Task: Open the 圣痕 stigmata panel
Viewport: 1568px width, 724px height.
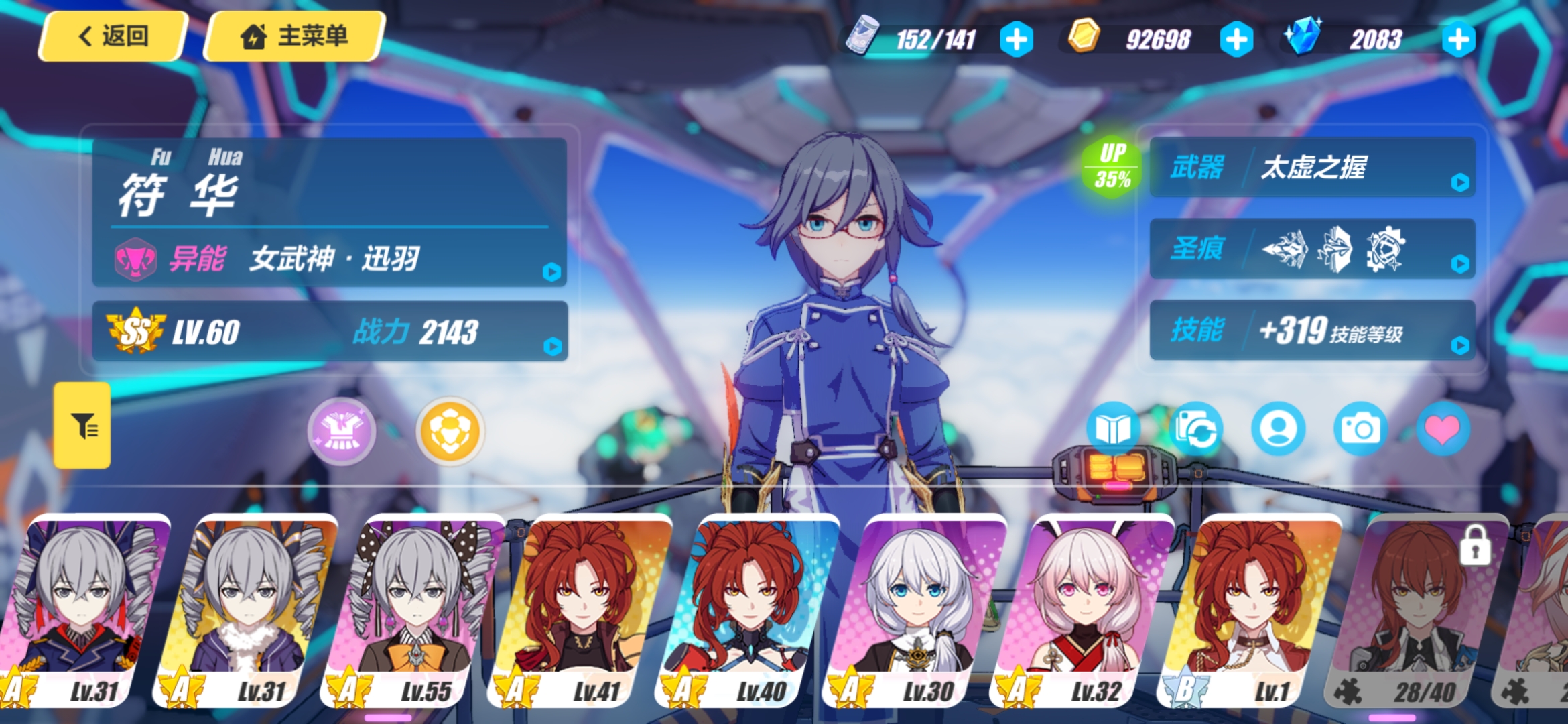Action: pos(1312,249)
